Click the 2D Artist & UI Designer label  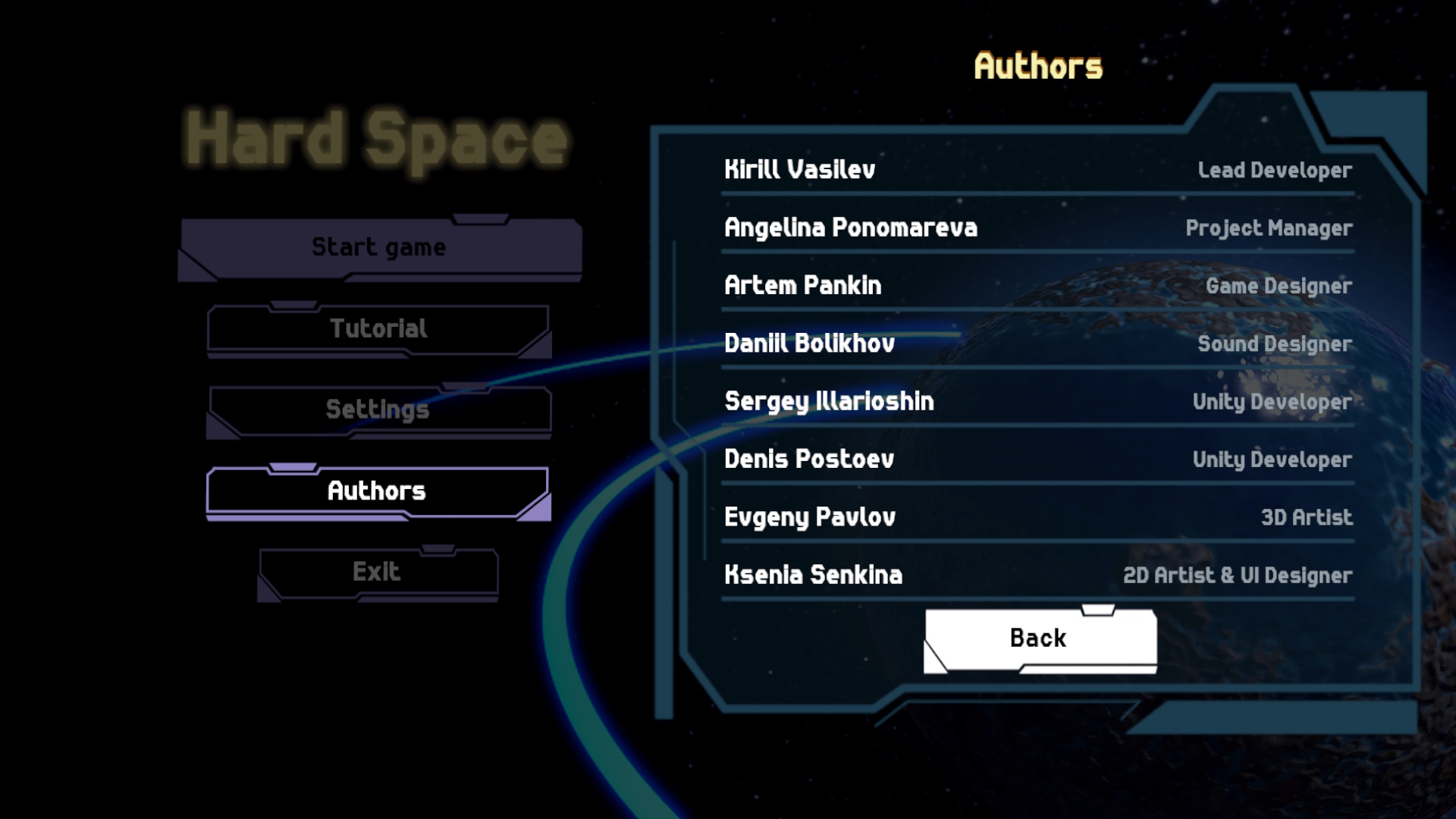coord(1238,576)
